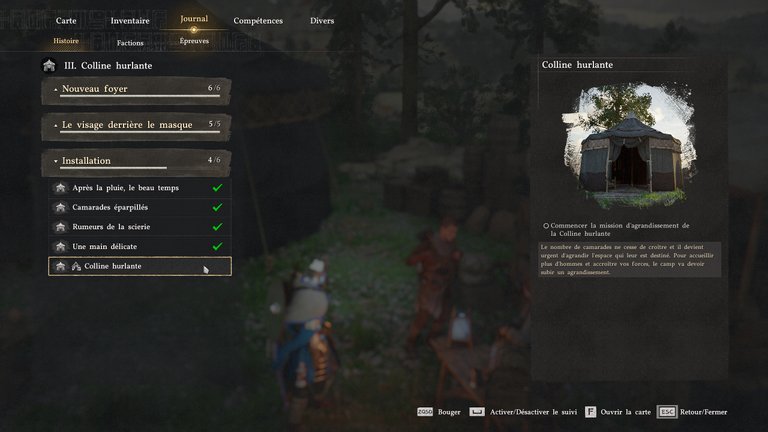Screen dimensions: 768x432
Task: Collapse the Installation quest group
Action: click(x=137, y=160)
